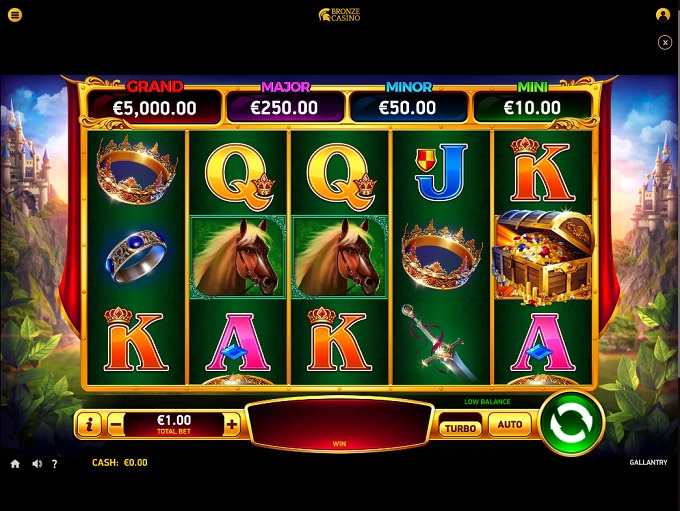
Task: Open the hamburger menu
Action: click(x=15, y=15)
